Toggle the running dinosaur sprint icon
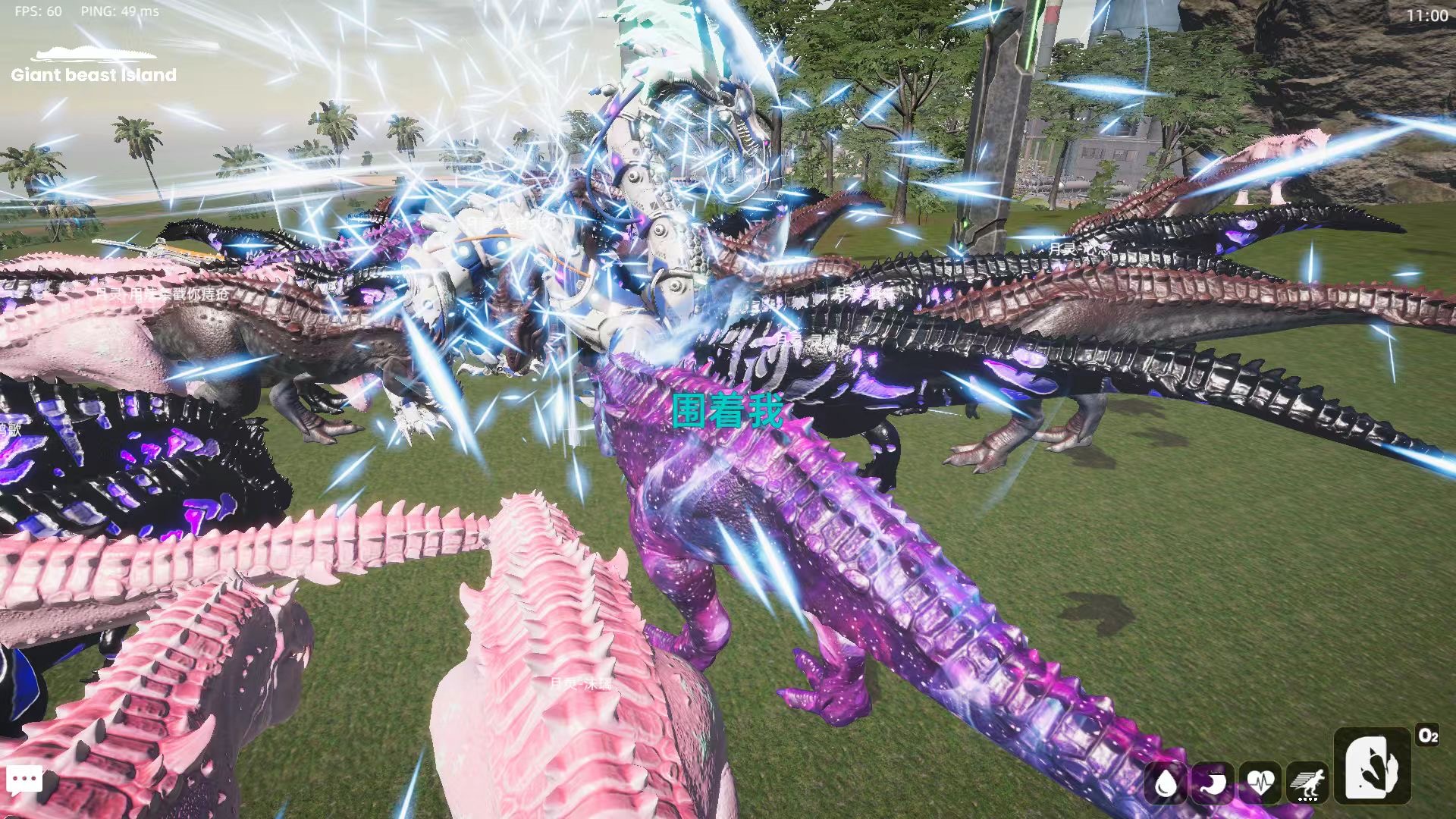The height and width of the screenshot is (819, 1456). click(1307, 782)
